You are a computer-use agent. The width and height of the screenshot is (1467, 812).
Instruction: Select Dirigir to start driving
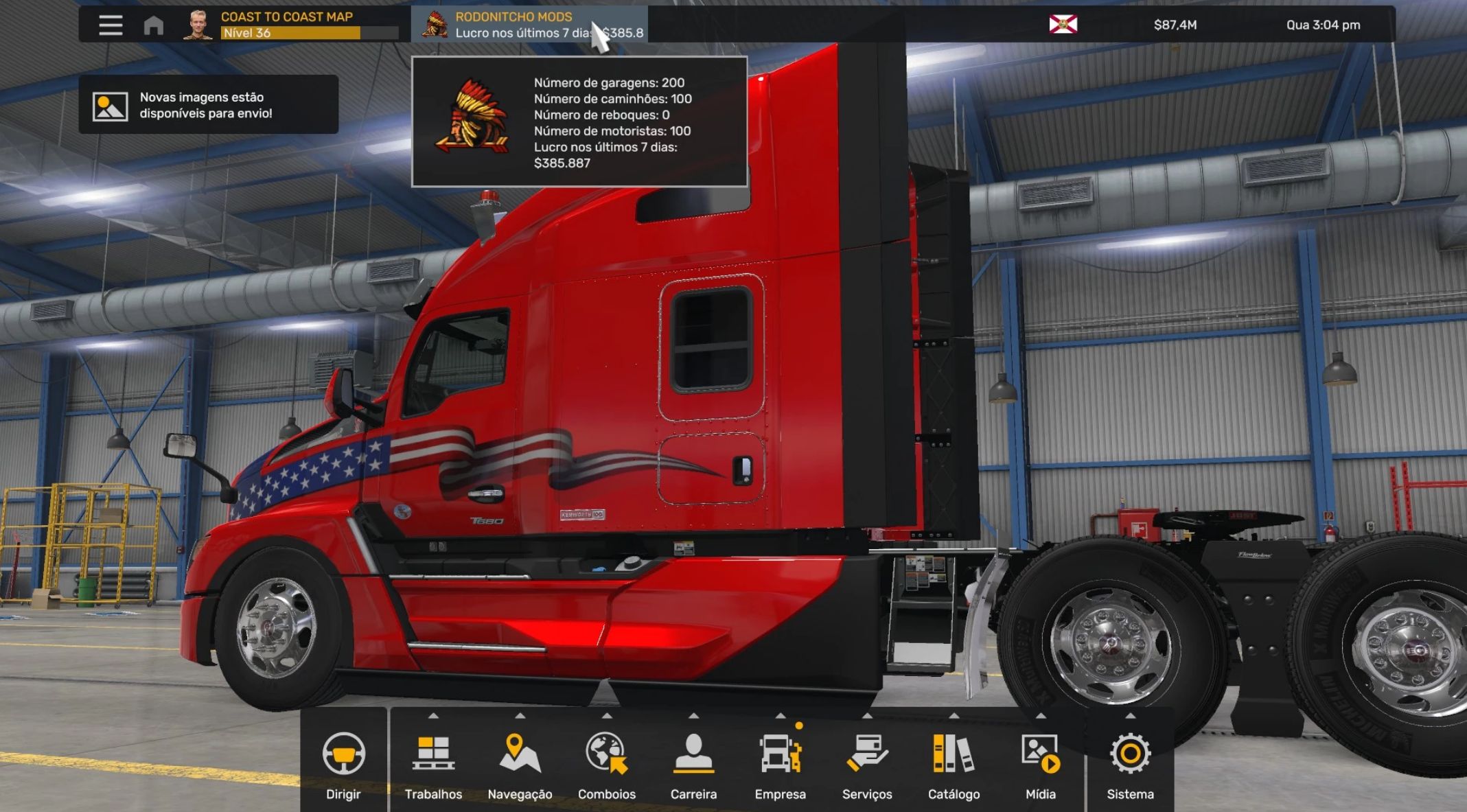[343, 763]
